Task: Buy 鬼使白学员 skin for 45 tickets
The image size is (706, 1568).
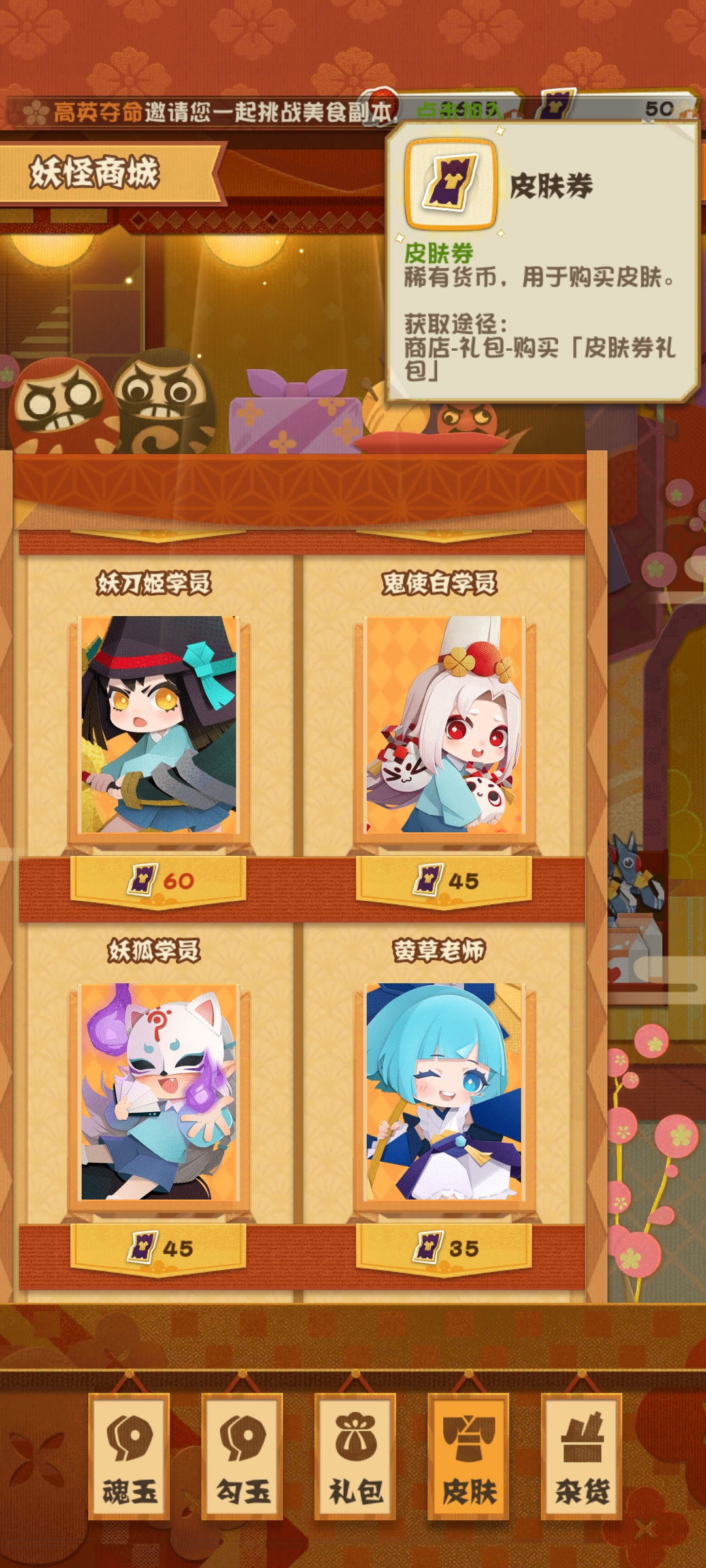Action: pyautogui.click(x=444, y=881)
